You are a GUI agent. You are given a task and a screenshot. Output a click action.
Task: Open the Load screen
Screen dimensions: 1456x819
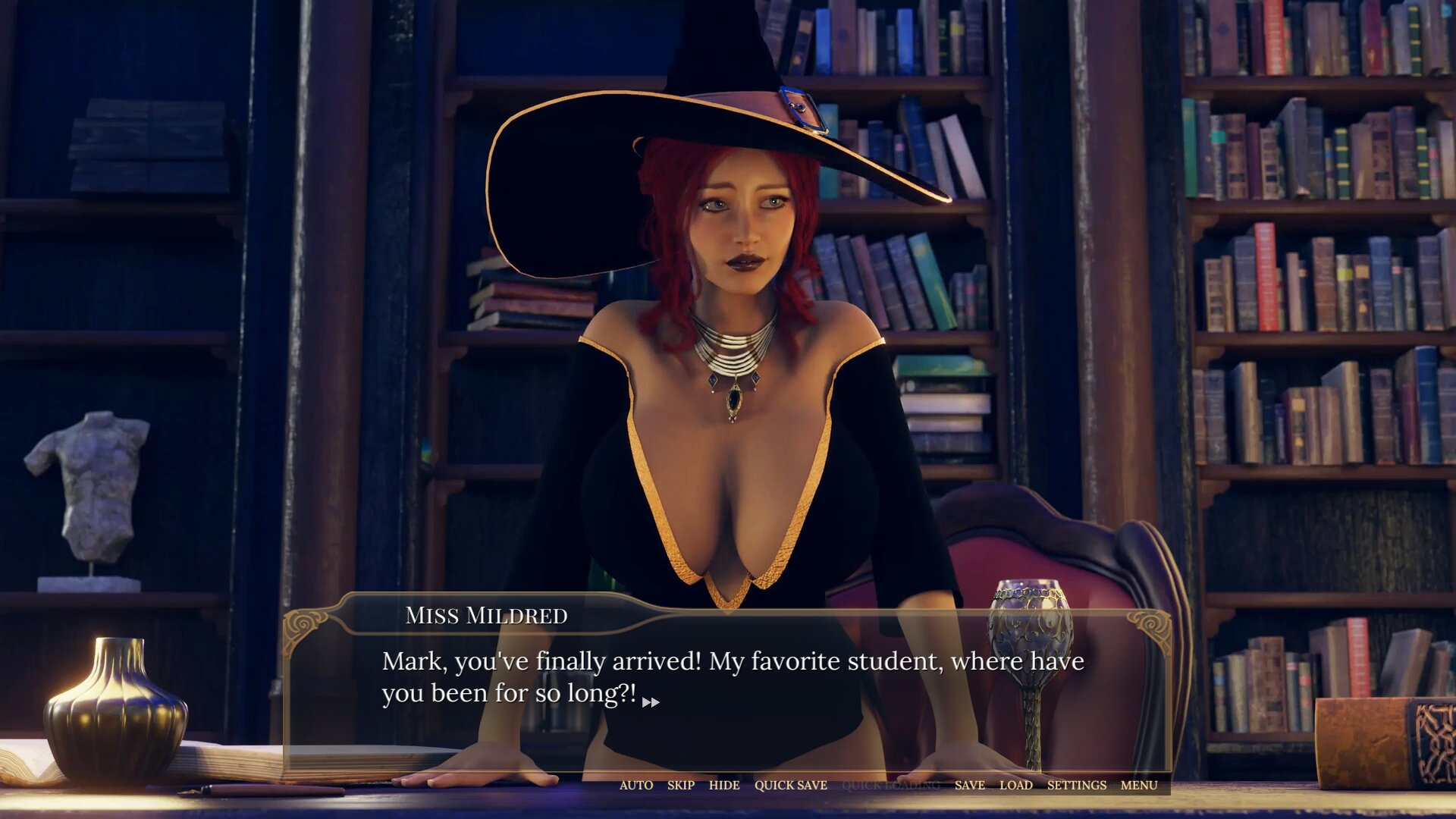pos(1015,785)
